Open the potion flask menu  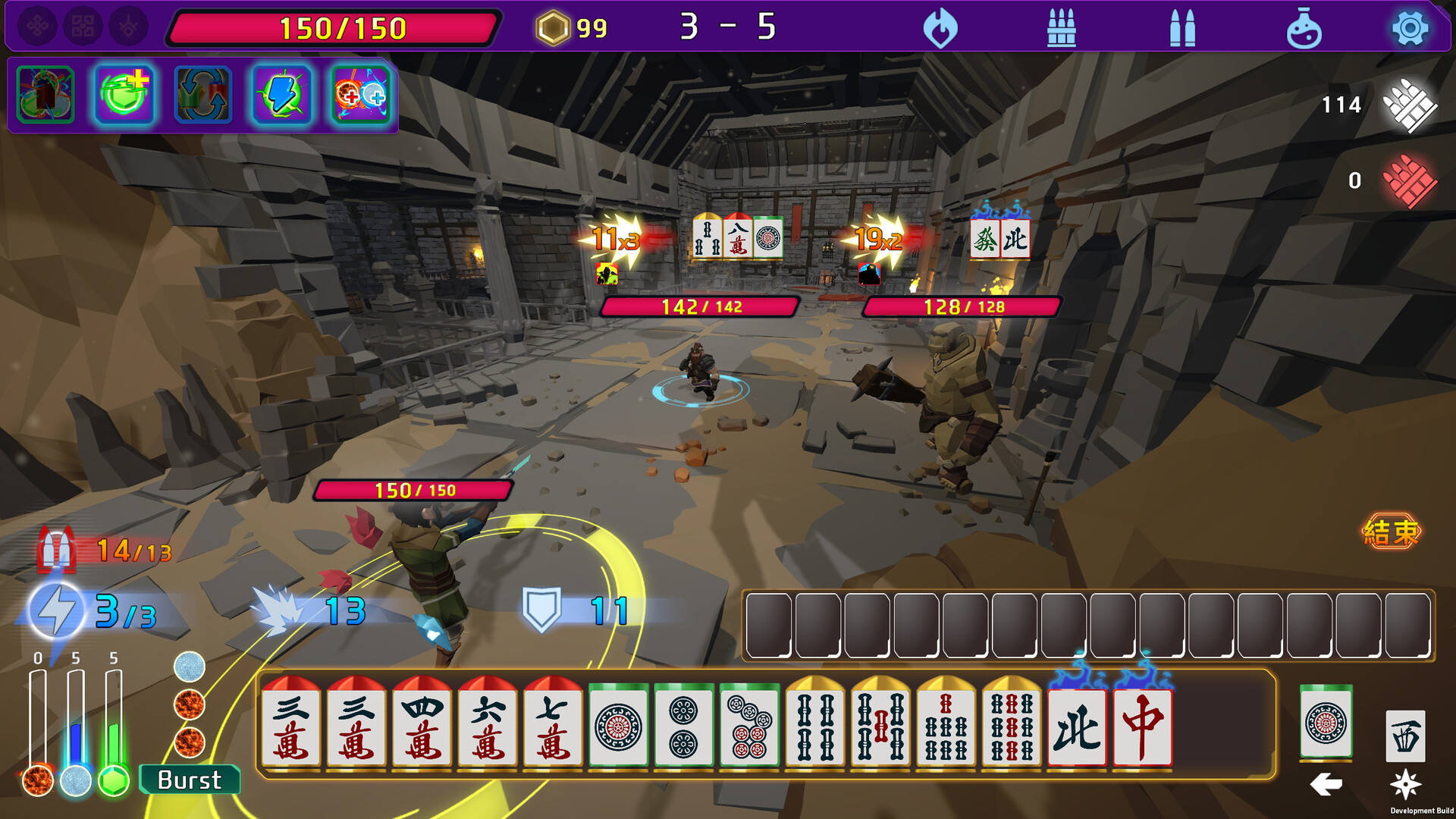1304,29
